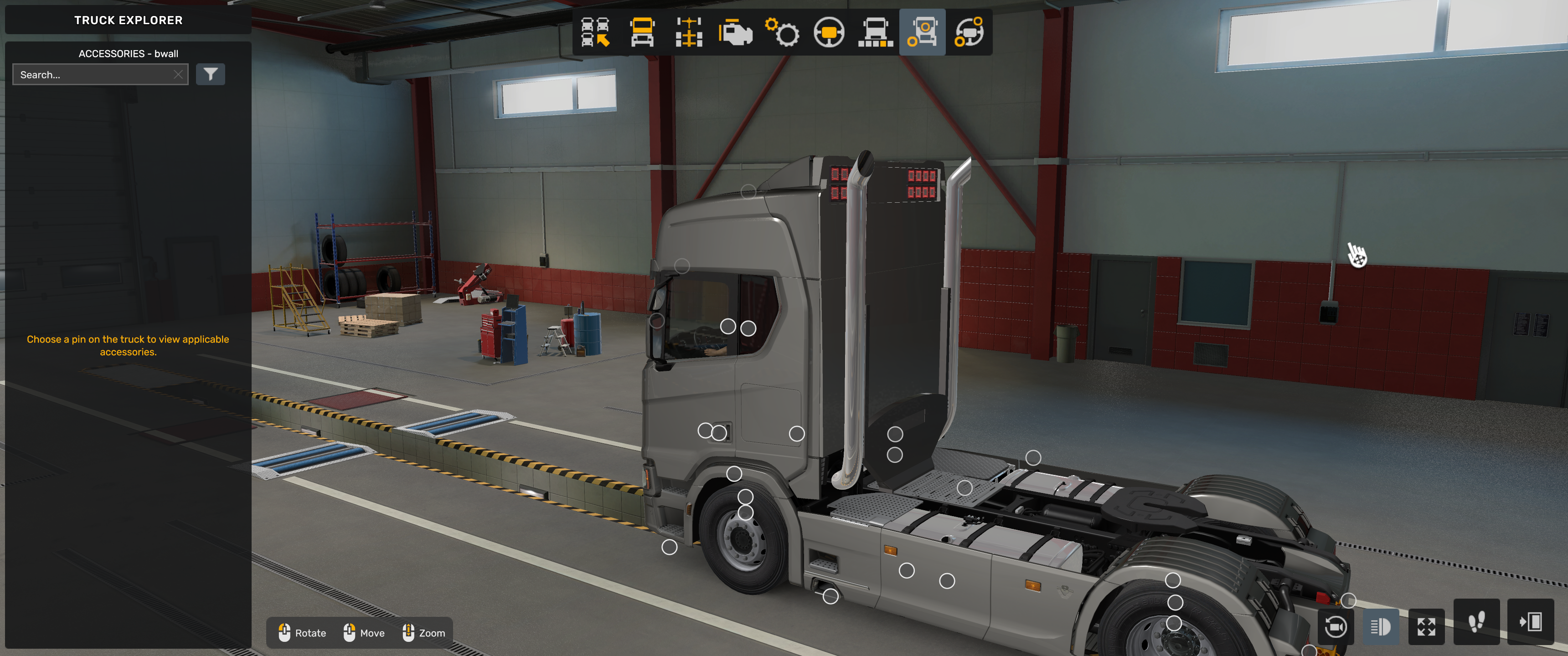This screenshot has height=656, width=1568.
Task: Open the truck selection browser
Action: point(595,33)
